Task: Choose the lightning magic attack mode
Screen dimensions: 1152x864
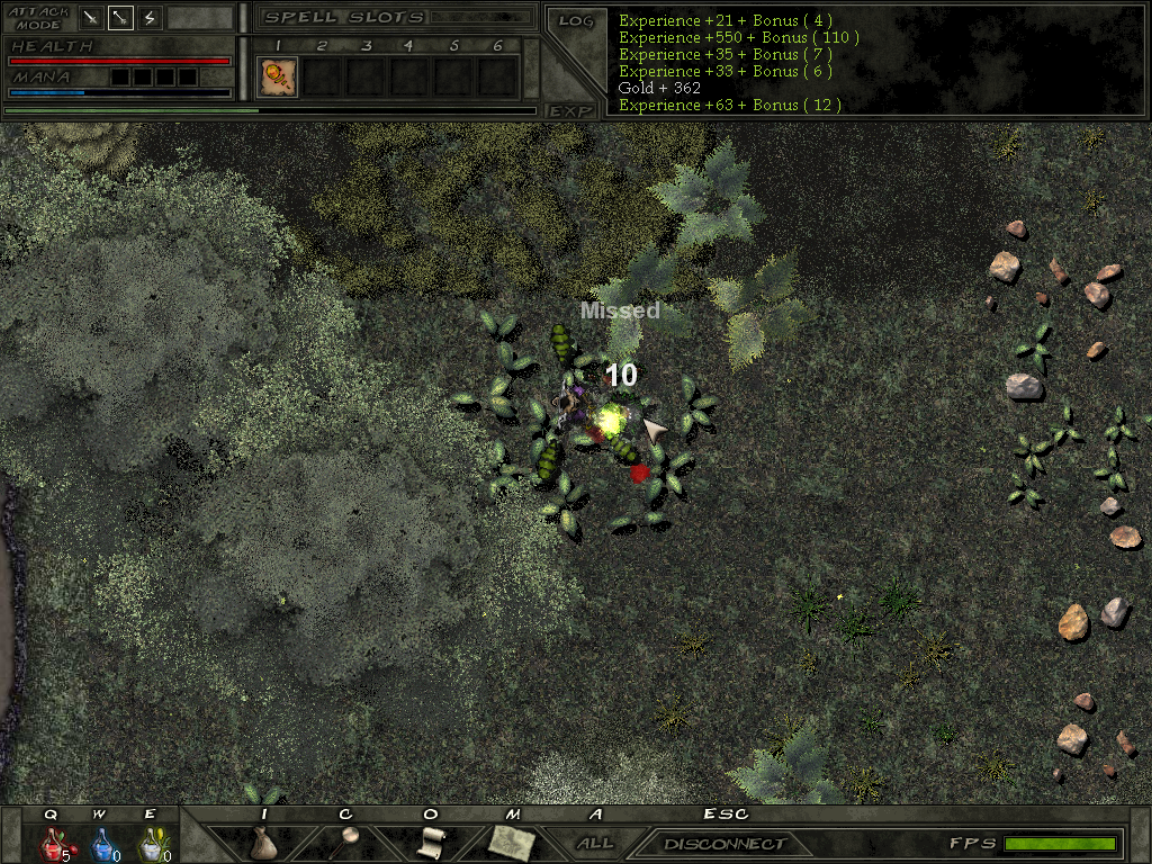Action: tap(149, 17)
